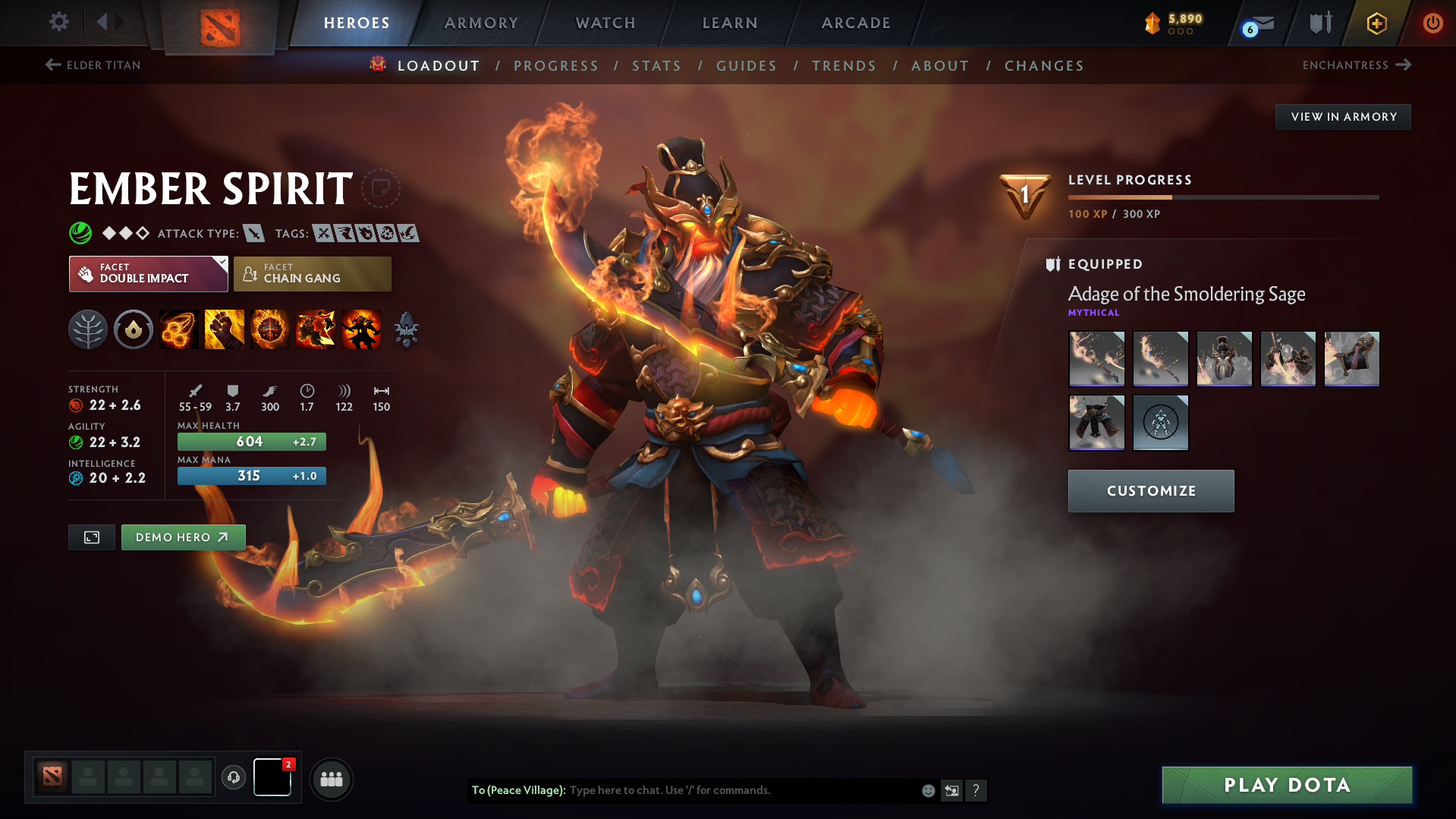Viewport: 1456px width, 819px height.
Task: Switch to the Stats tab
Action: click(x=656, y=66)
